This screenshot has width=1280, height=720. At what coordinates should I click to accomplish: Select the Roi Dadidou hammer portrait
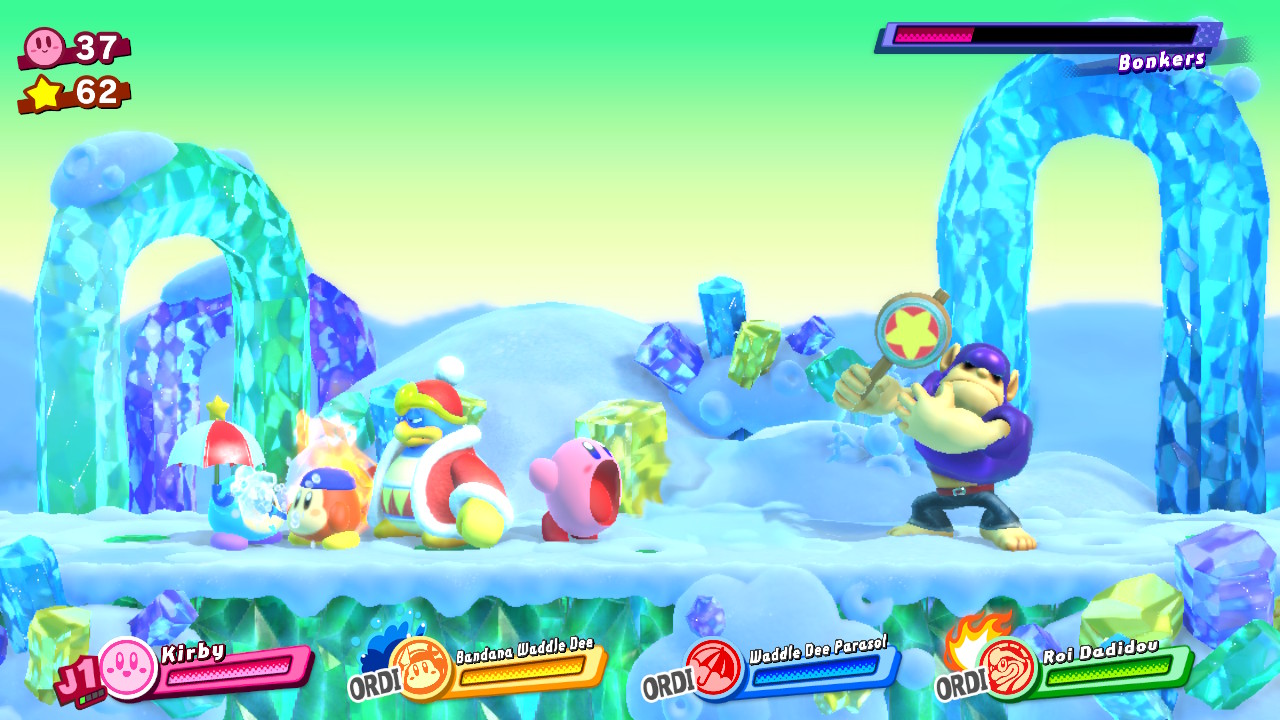pyautogui.click(x=1007, y=668)
